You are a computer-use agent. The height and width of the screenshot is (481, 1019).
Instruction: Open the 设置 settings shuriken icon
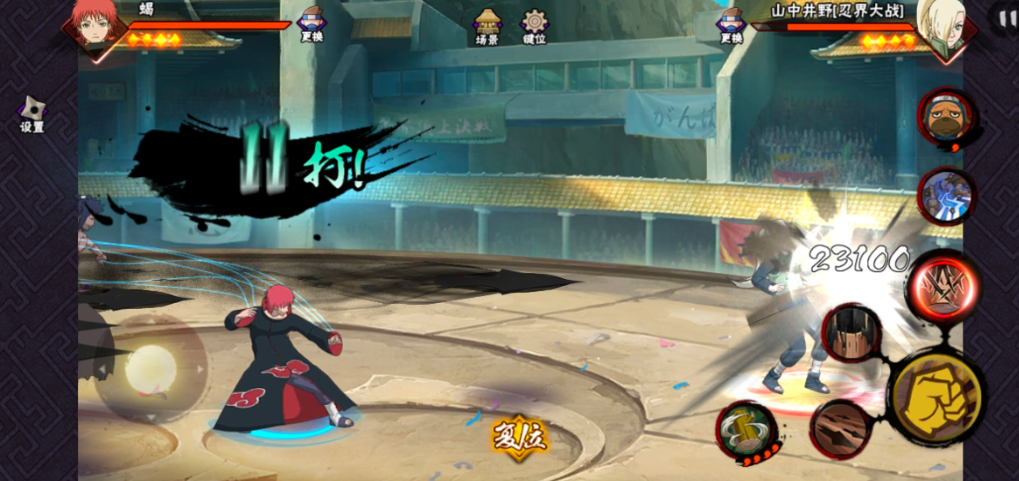coord(32,112)
